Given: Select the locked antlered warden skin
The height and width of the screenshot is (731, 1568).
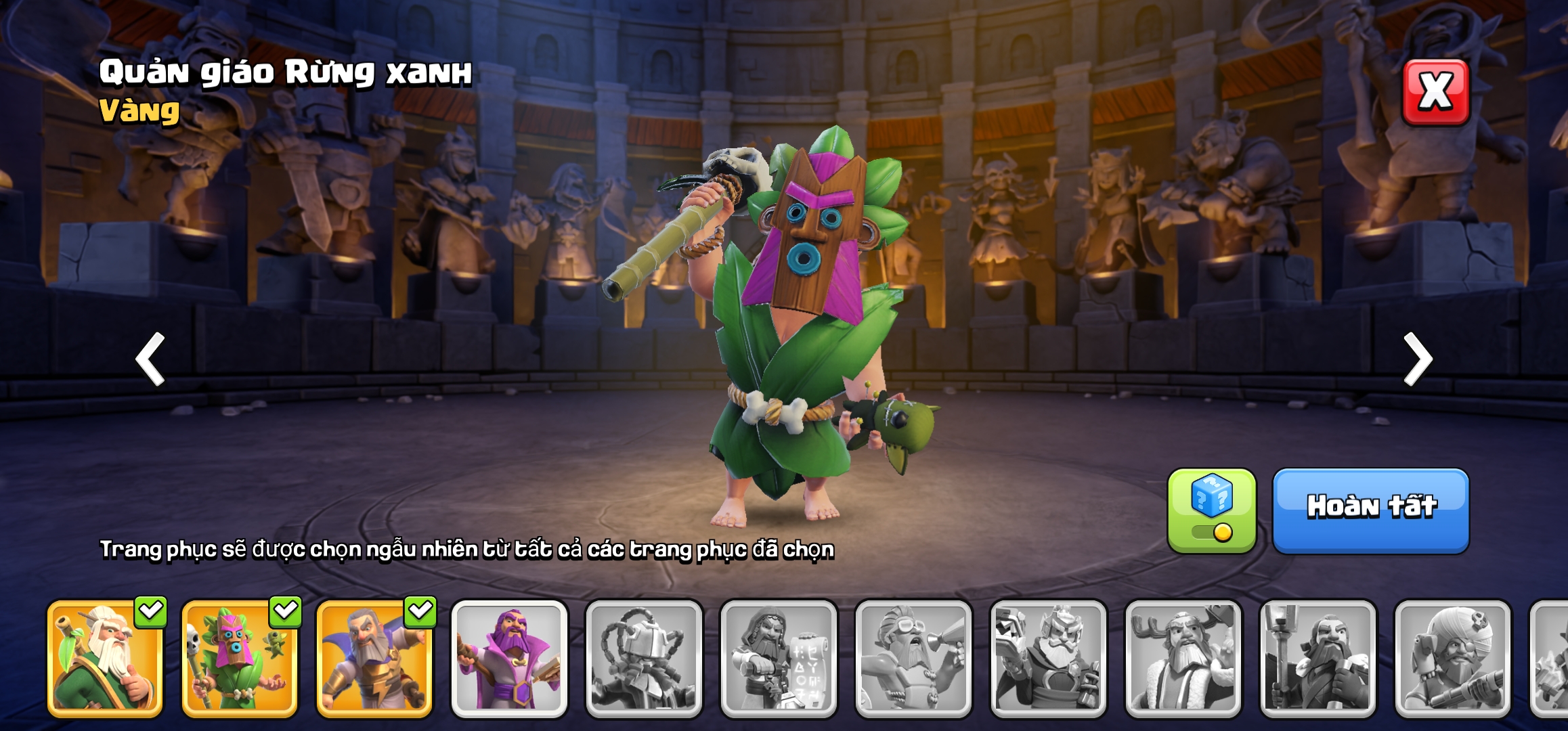Looking at the screenshot, I should tap(1183, 658).
